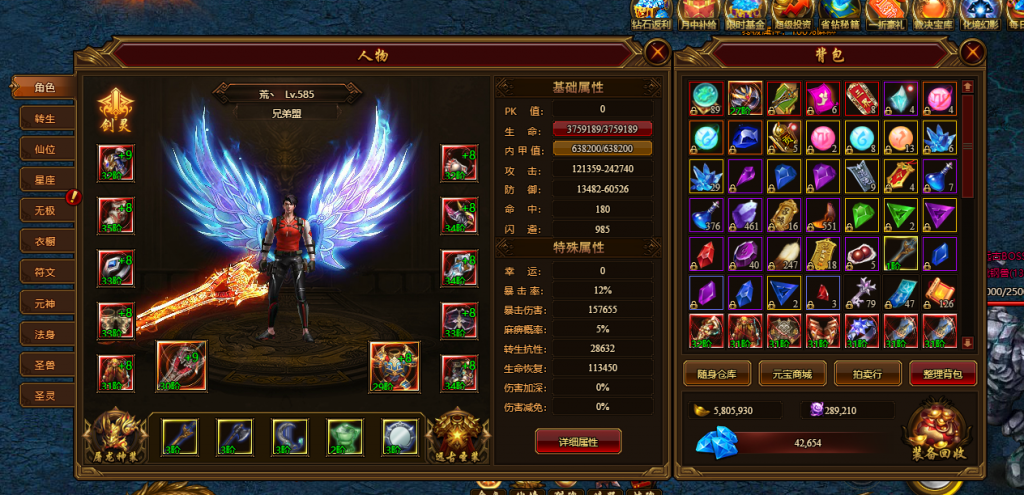Screen dimensions: 1024x495
Task: Select the green jade armor slot
Action: [344, 435]
